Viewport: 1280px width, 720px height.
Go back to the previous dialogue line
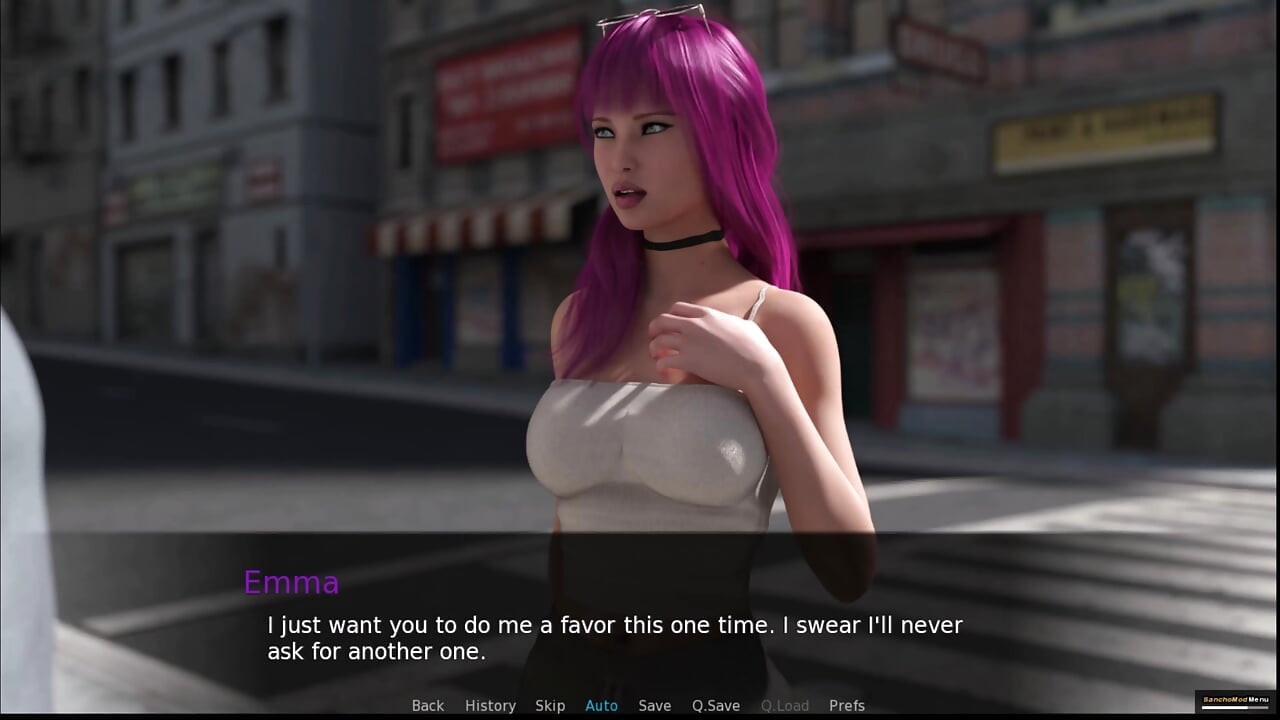pyautogui.click(x=428, y=706)
